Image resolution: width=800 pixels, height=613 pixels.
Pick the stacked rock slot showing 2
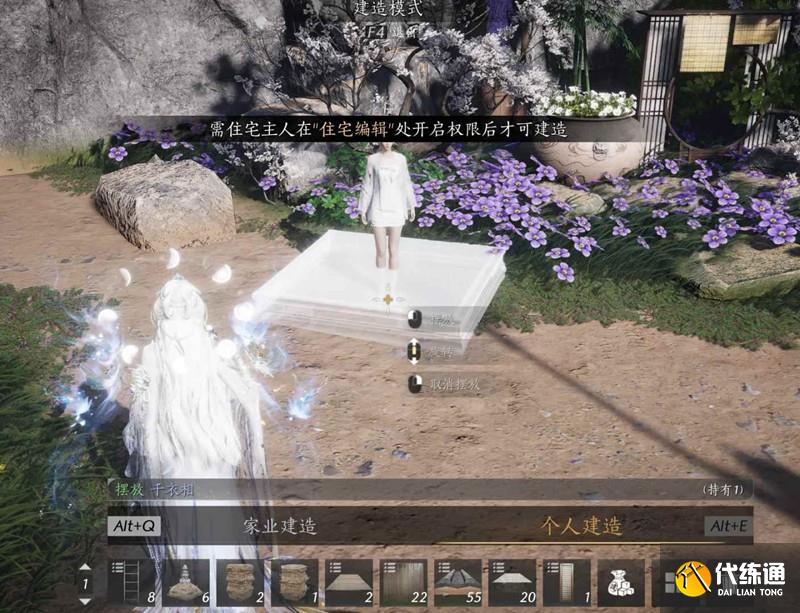(240, 582)
